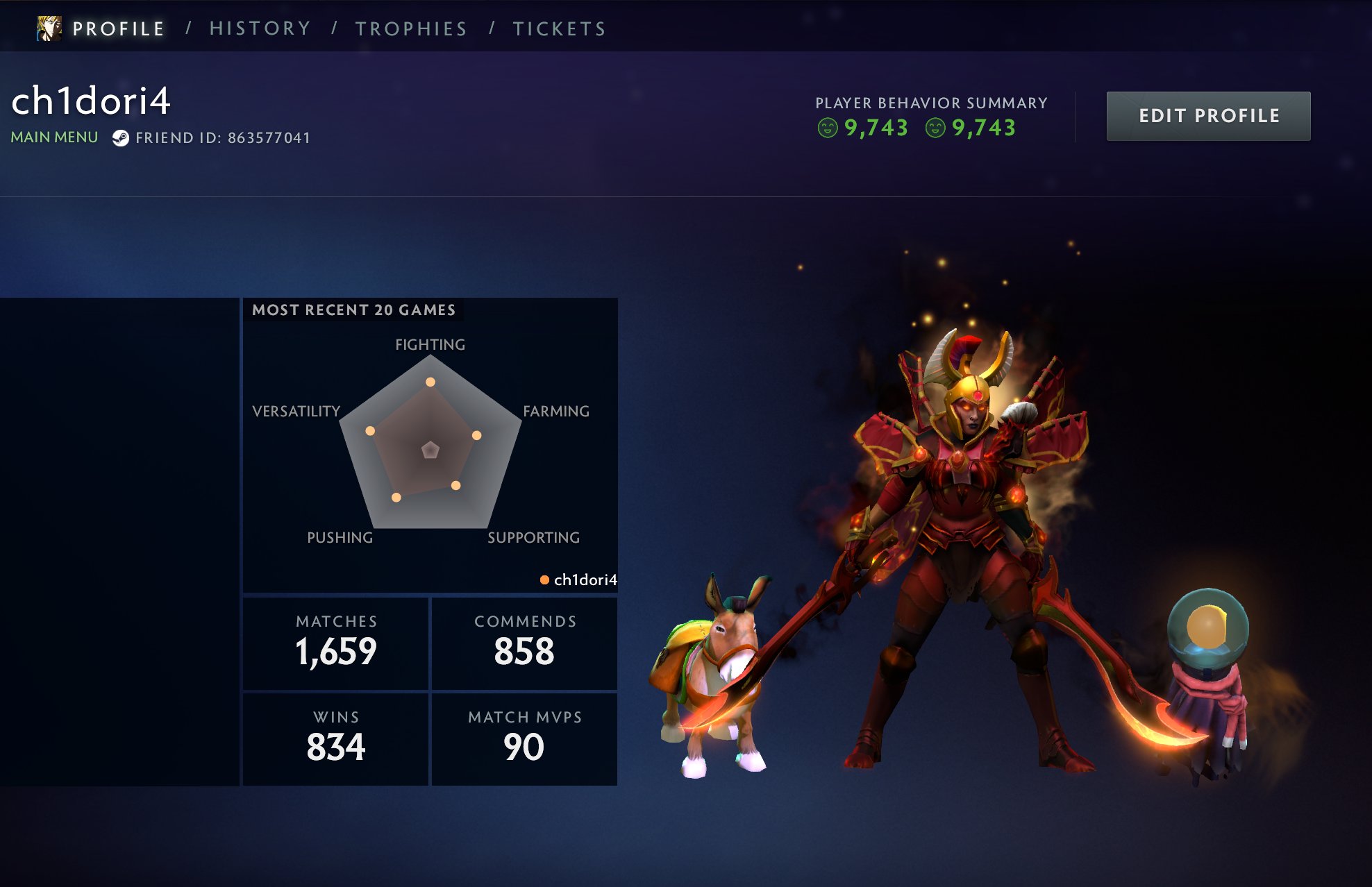
Task: Click the Fighting point on the stats radar
Action: [430, 380]
